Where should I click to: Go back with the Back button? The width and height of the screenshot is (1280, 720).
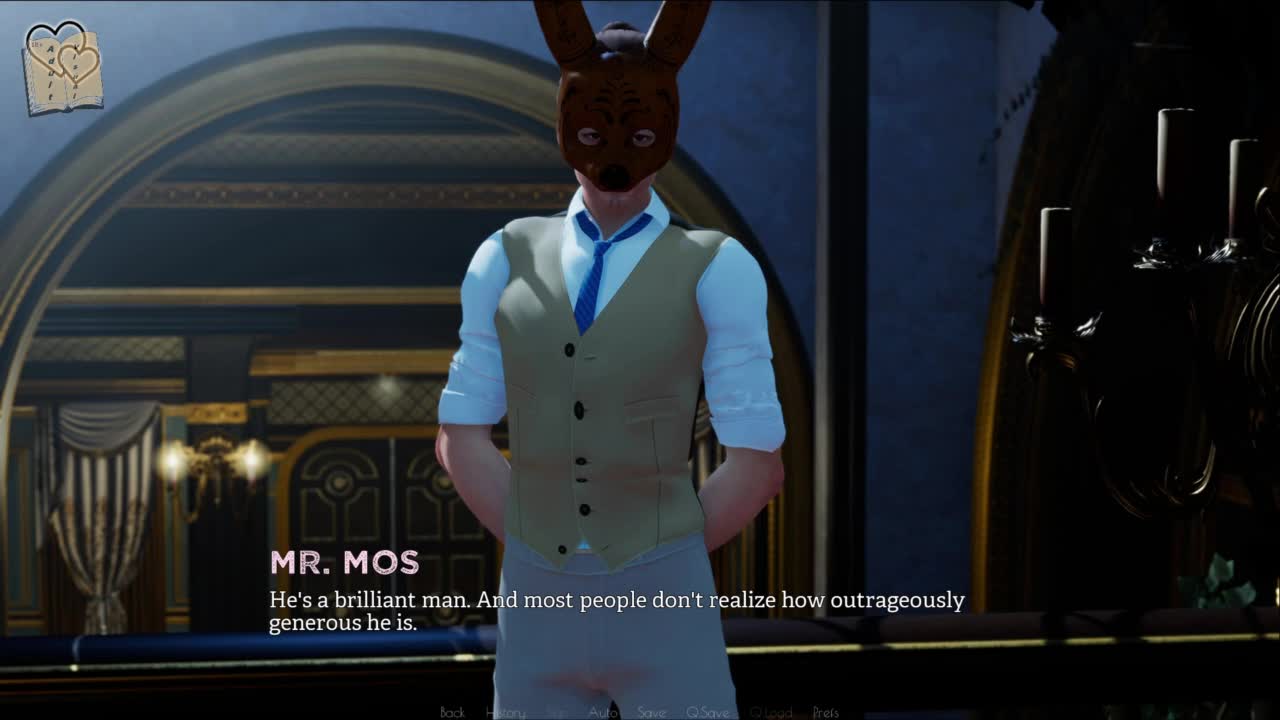coord(452,712)
